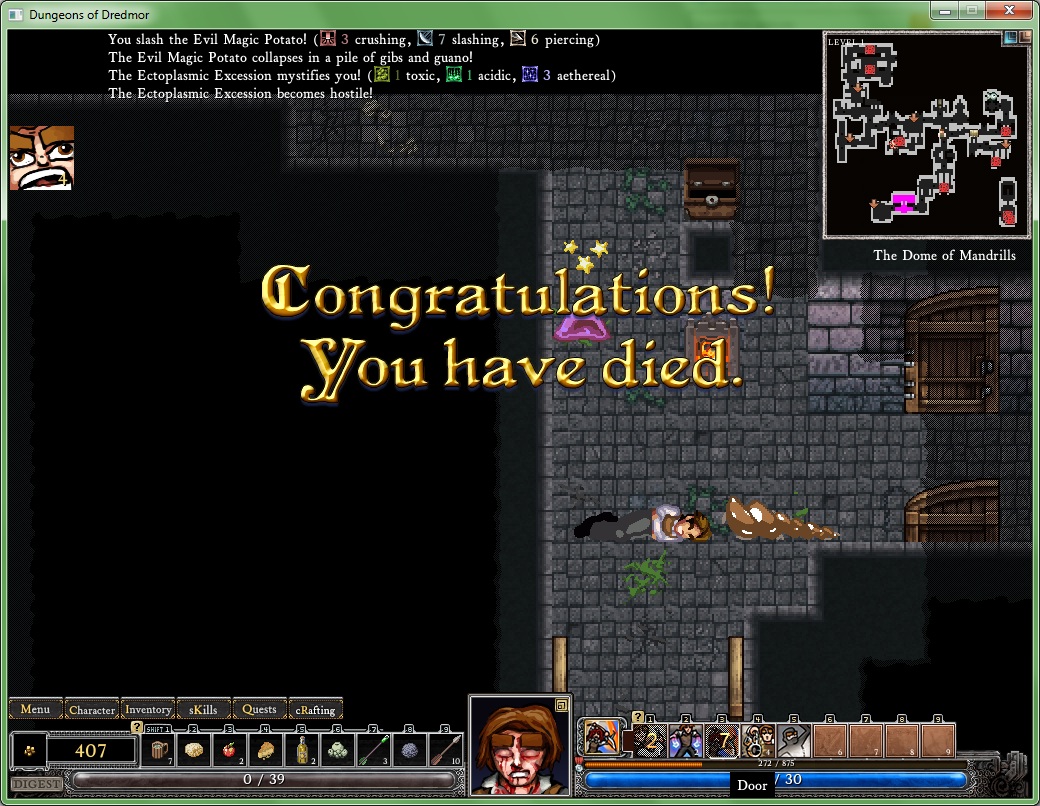Close the Dungeons of Dredmor window

tap(1007, 10)
